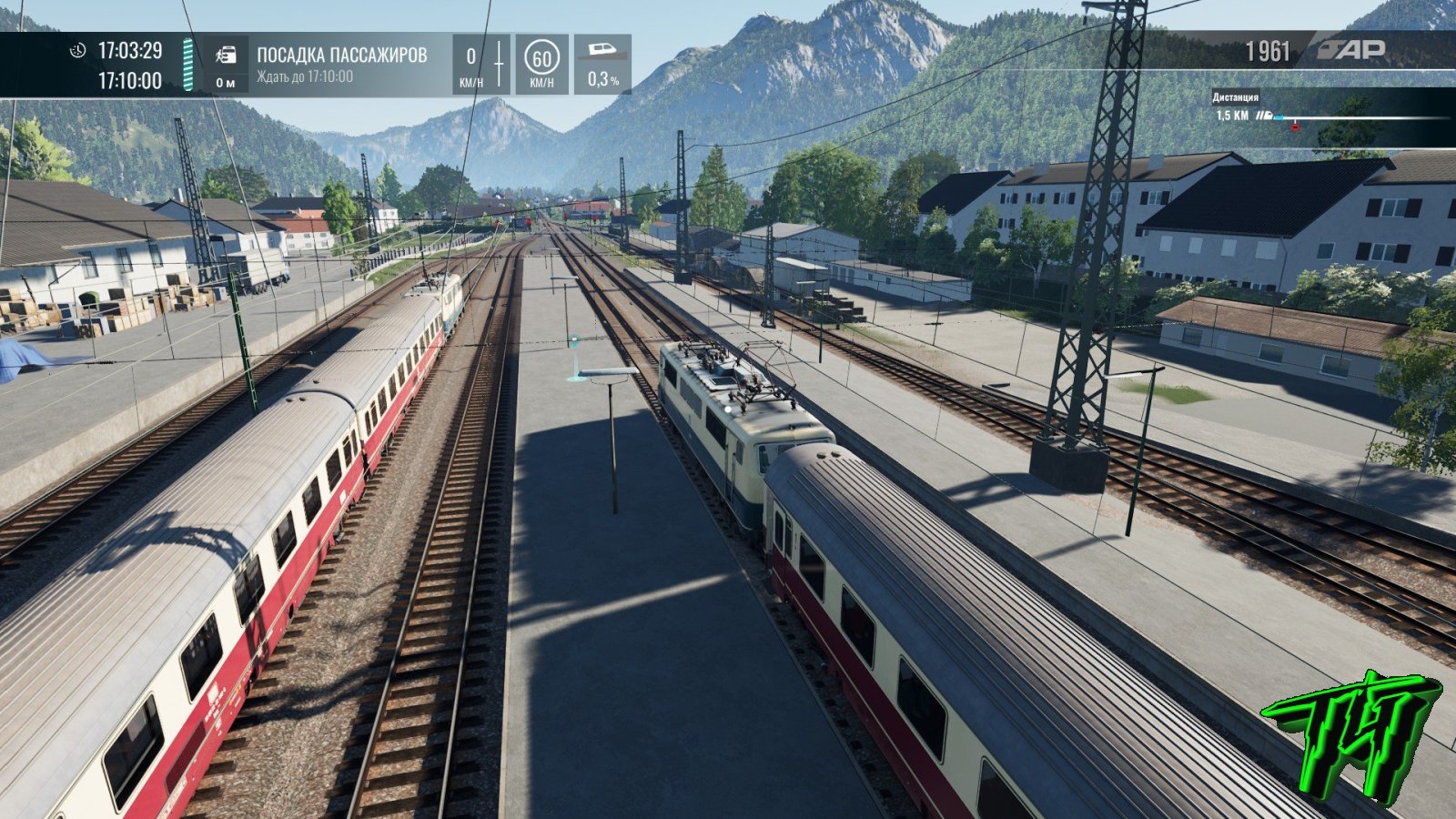1456x819 pixels.
Task: Select the cyan objective marker above the platform
Action: [574, 341]
